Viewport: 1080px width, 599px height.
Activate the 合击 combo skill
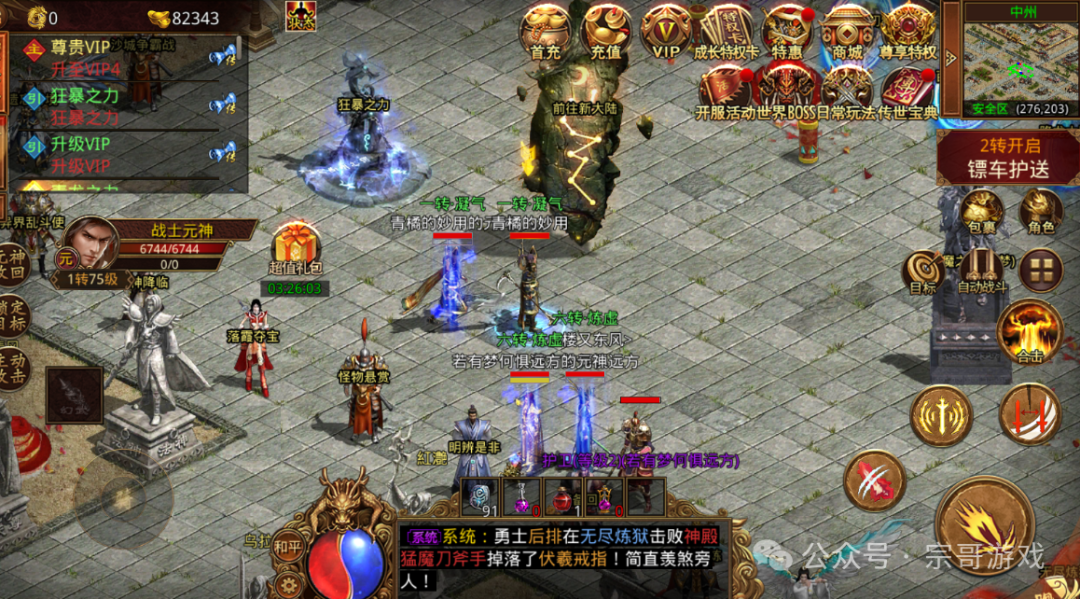pos(1029,331)
